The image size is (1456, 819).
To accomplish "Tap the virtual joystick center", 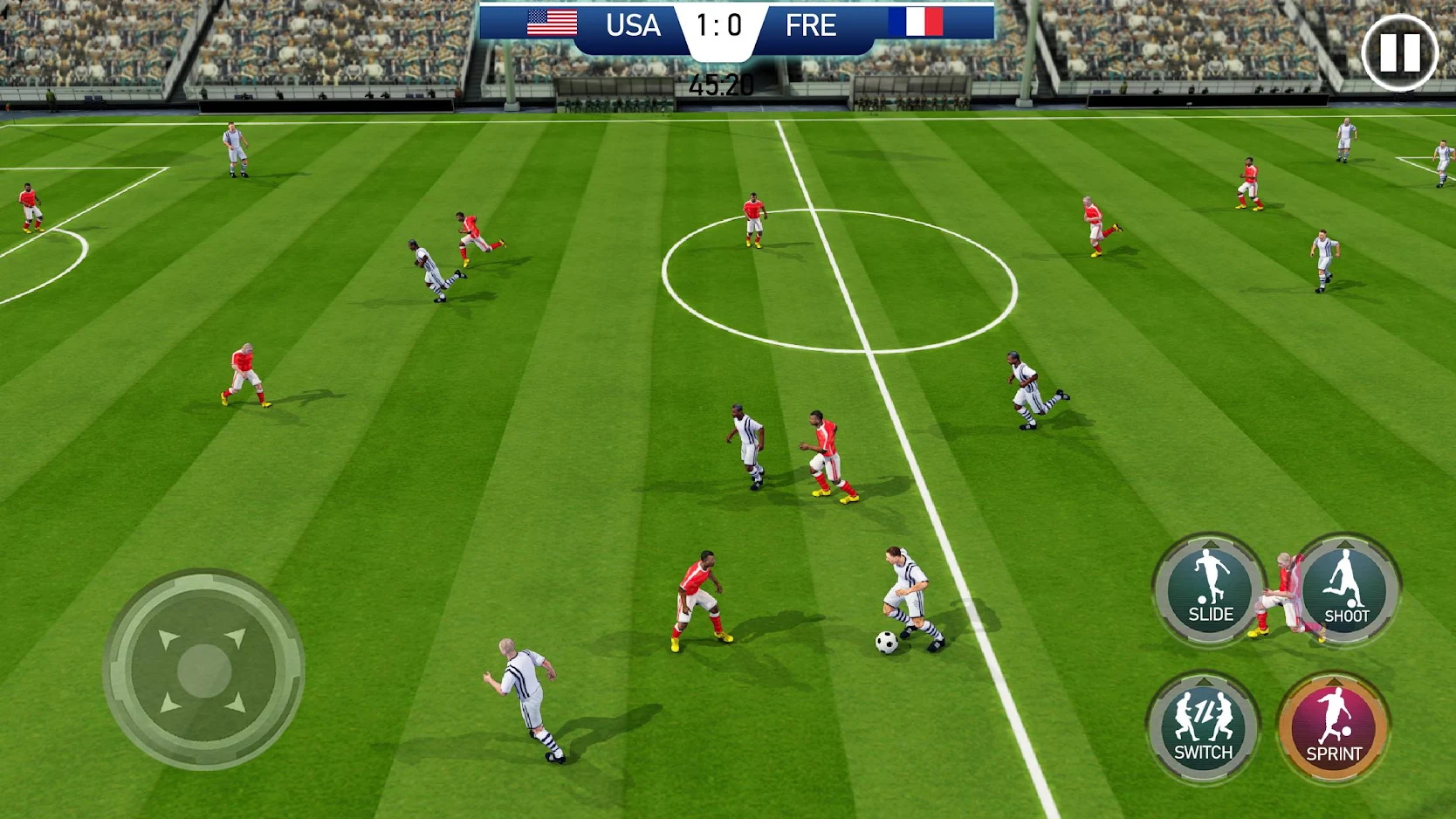I will [204, 671].
